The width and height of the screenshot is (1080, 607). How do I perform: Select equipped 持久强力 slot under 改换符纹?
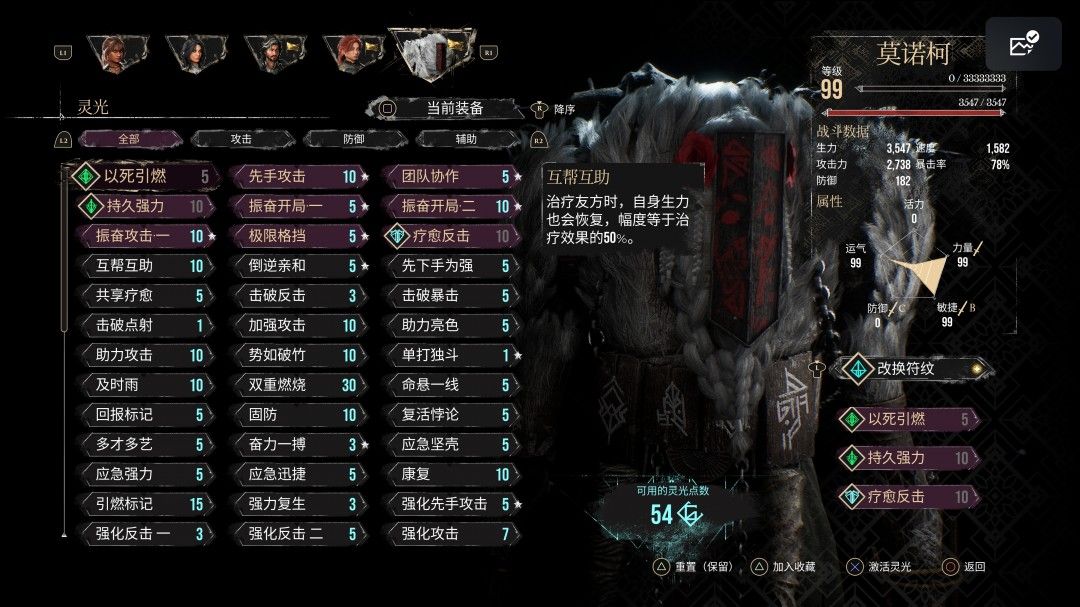[x=908, y=458]
